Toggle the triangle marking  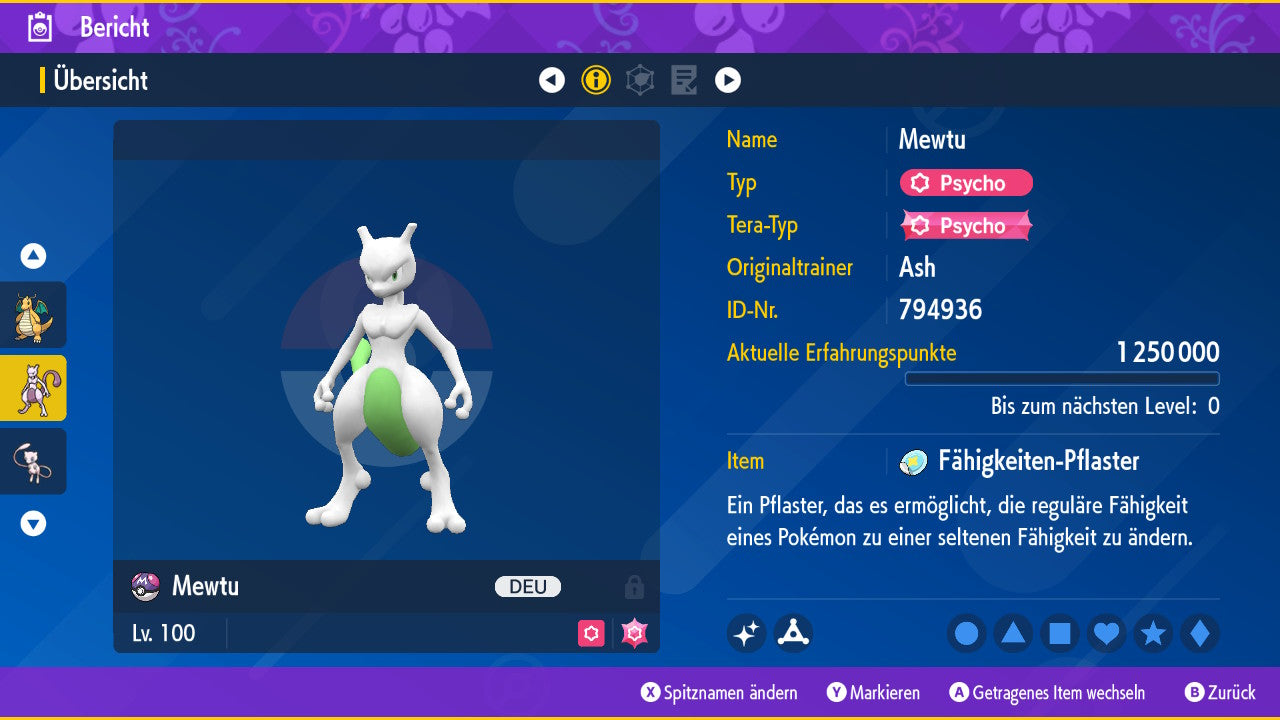click(1013, 633)
